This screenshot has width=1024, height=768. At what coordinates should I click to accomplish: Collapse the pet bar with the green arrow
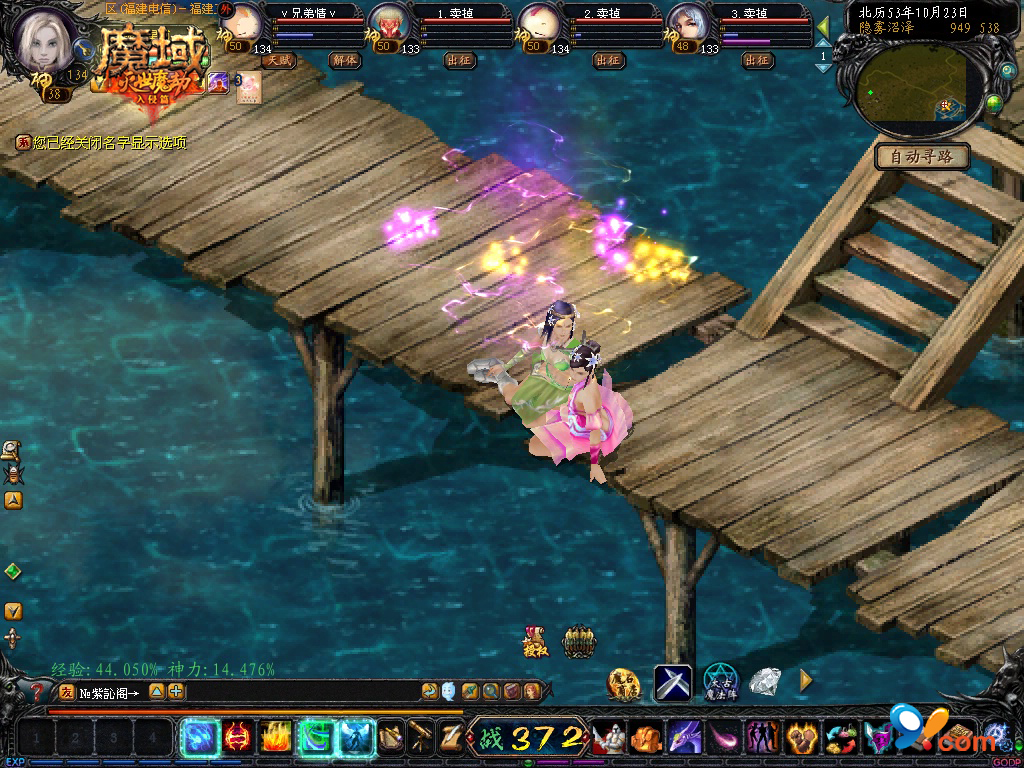tap(823, 27)
